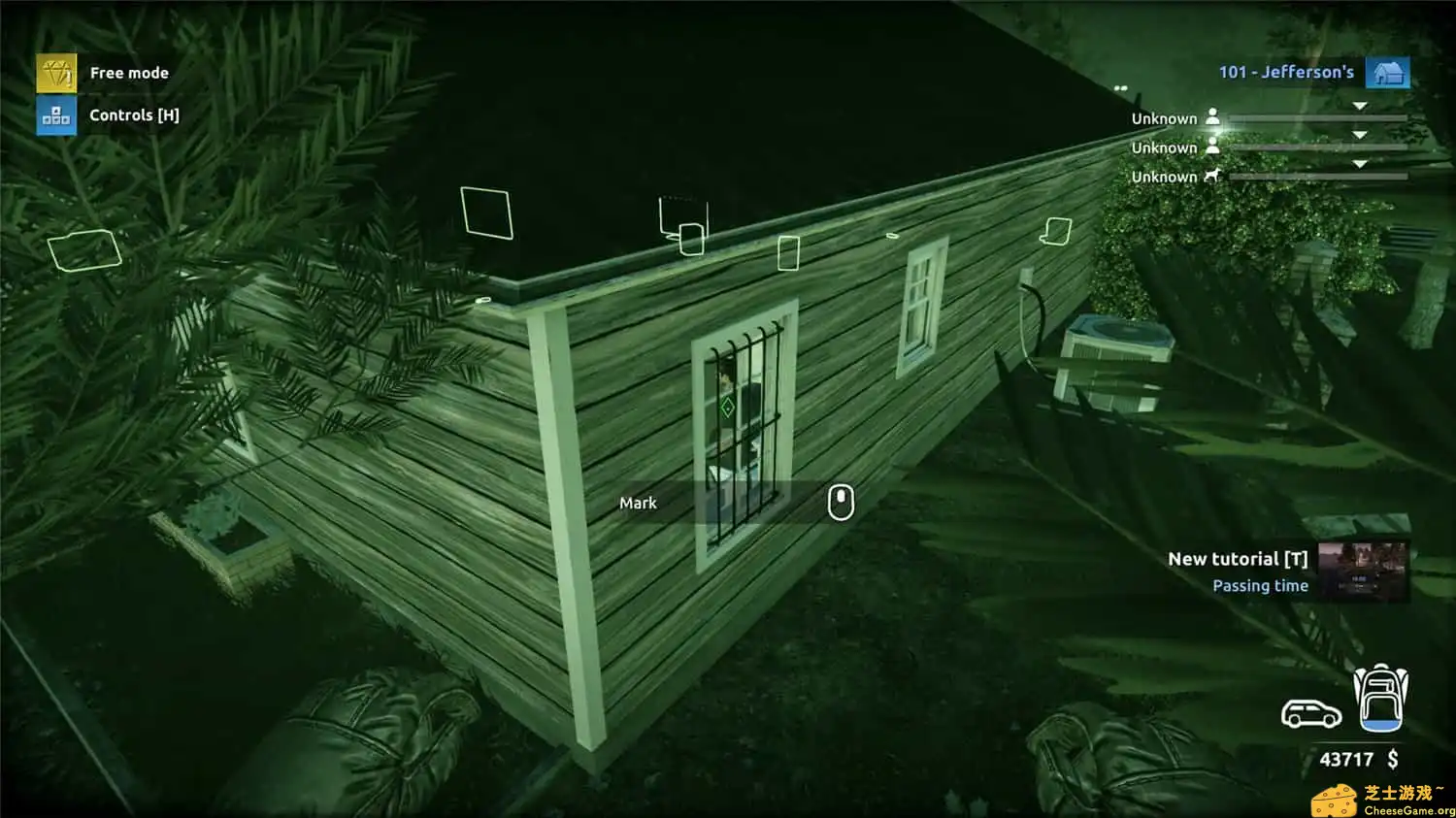Open the dropdown above the Unknown dog entry

coord(1361,163)
